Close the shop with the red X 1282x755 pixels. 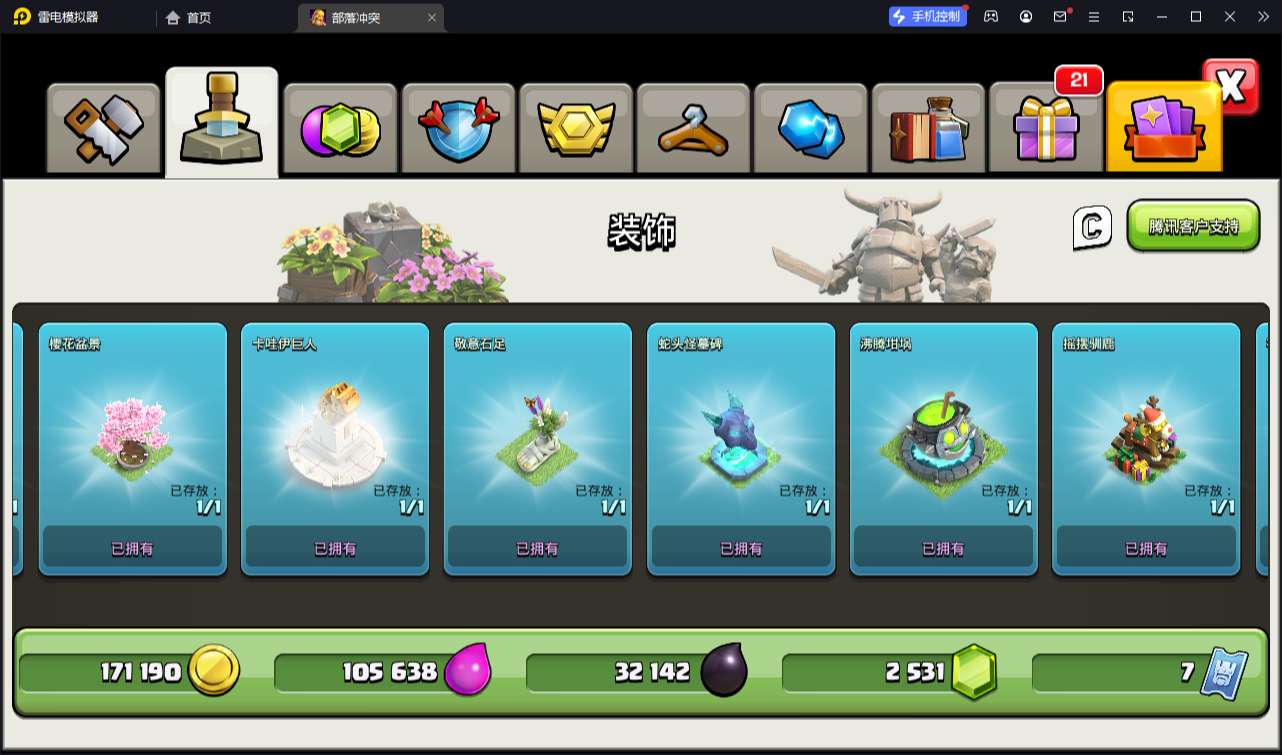click(x=1230, y=87)
